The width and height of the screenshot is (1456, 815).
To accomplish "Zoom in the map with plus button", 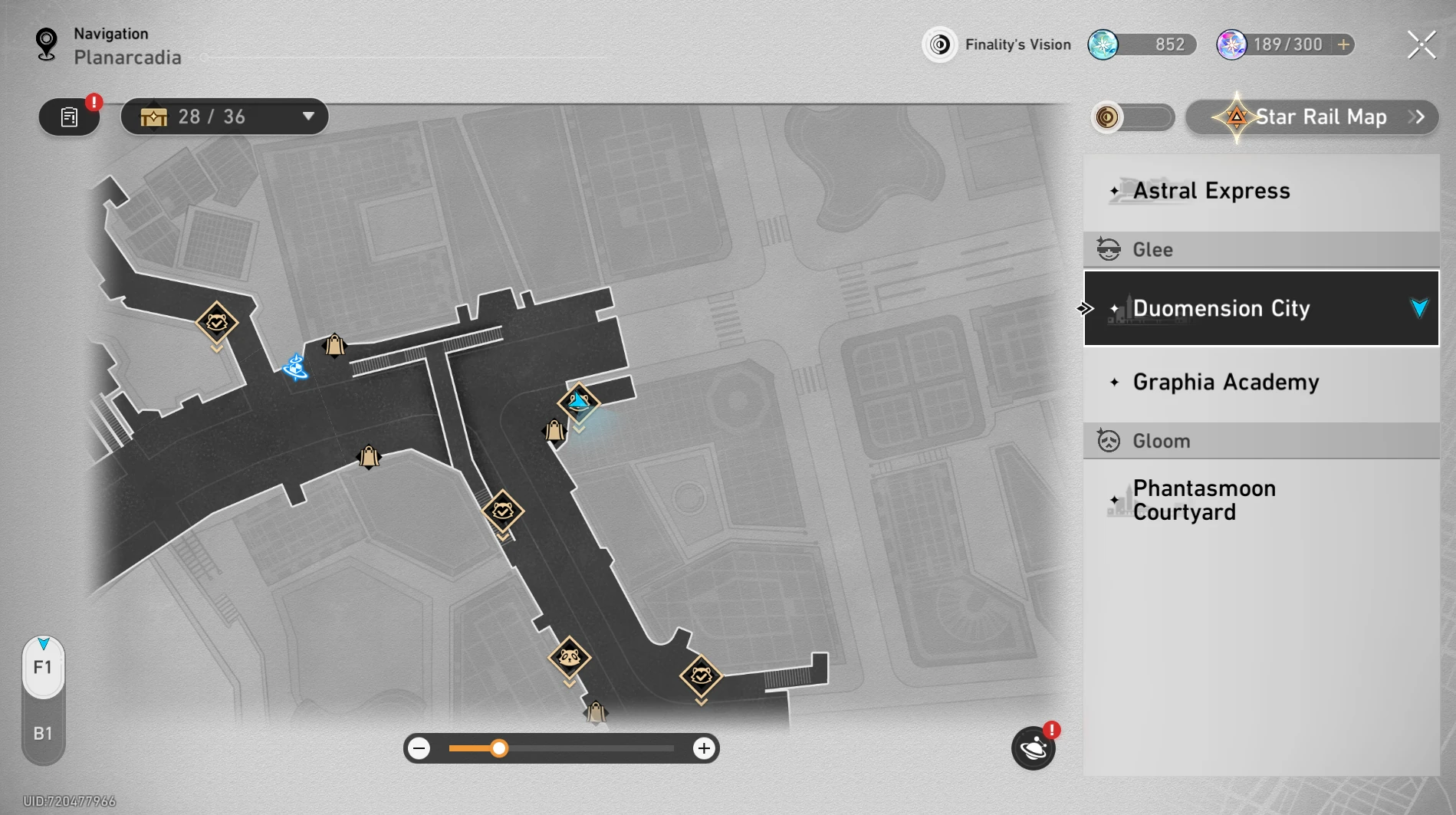I will tap(703, 748).
